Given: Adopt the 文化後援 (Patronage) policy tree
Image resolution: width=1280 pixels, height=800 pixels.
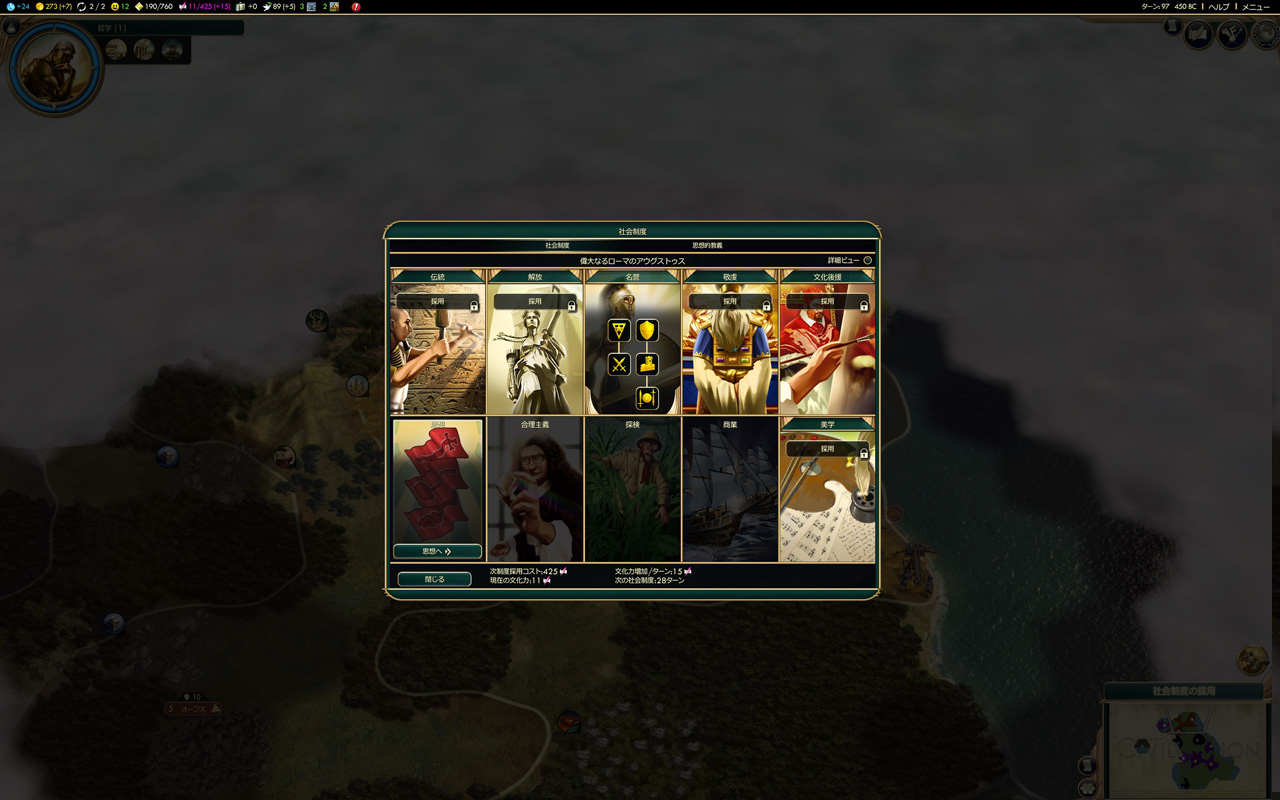Looking at the screenshot, I should 827,301.
